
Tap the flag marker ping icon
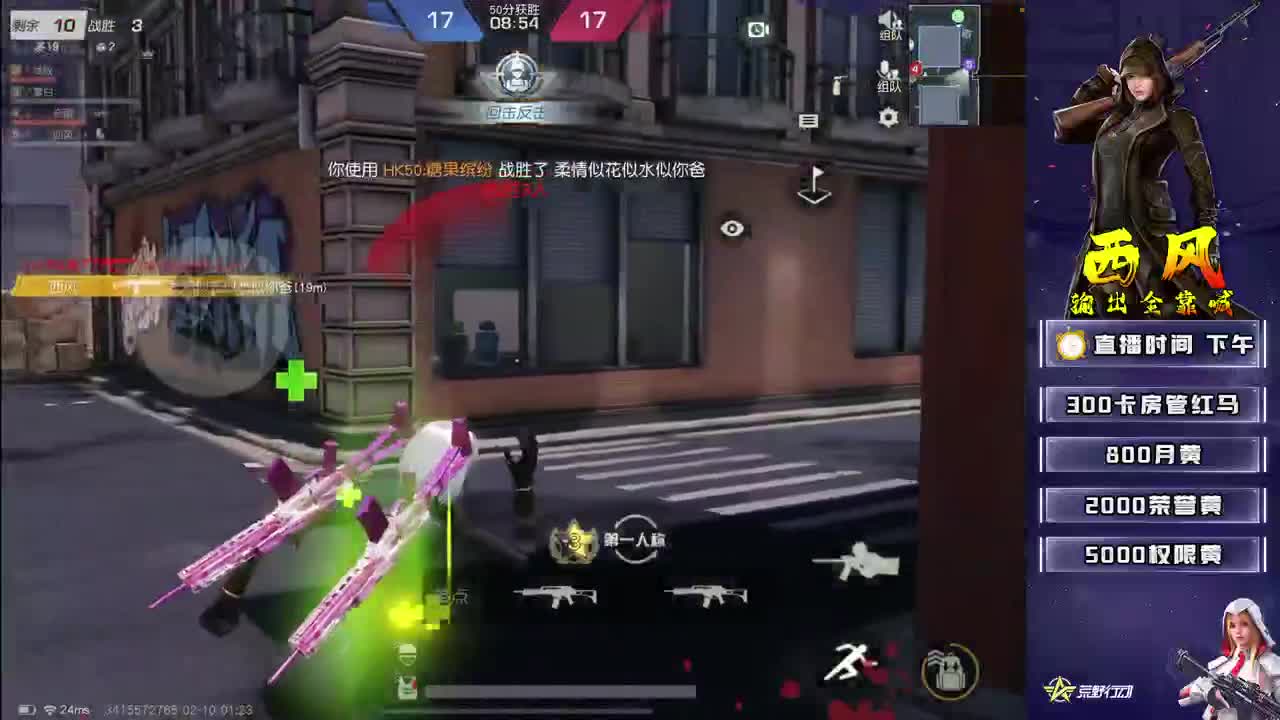(x=813, y=185)
